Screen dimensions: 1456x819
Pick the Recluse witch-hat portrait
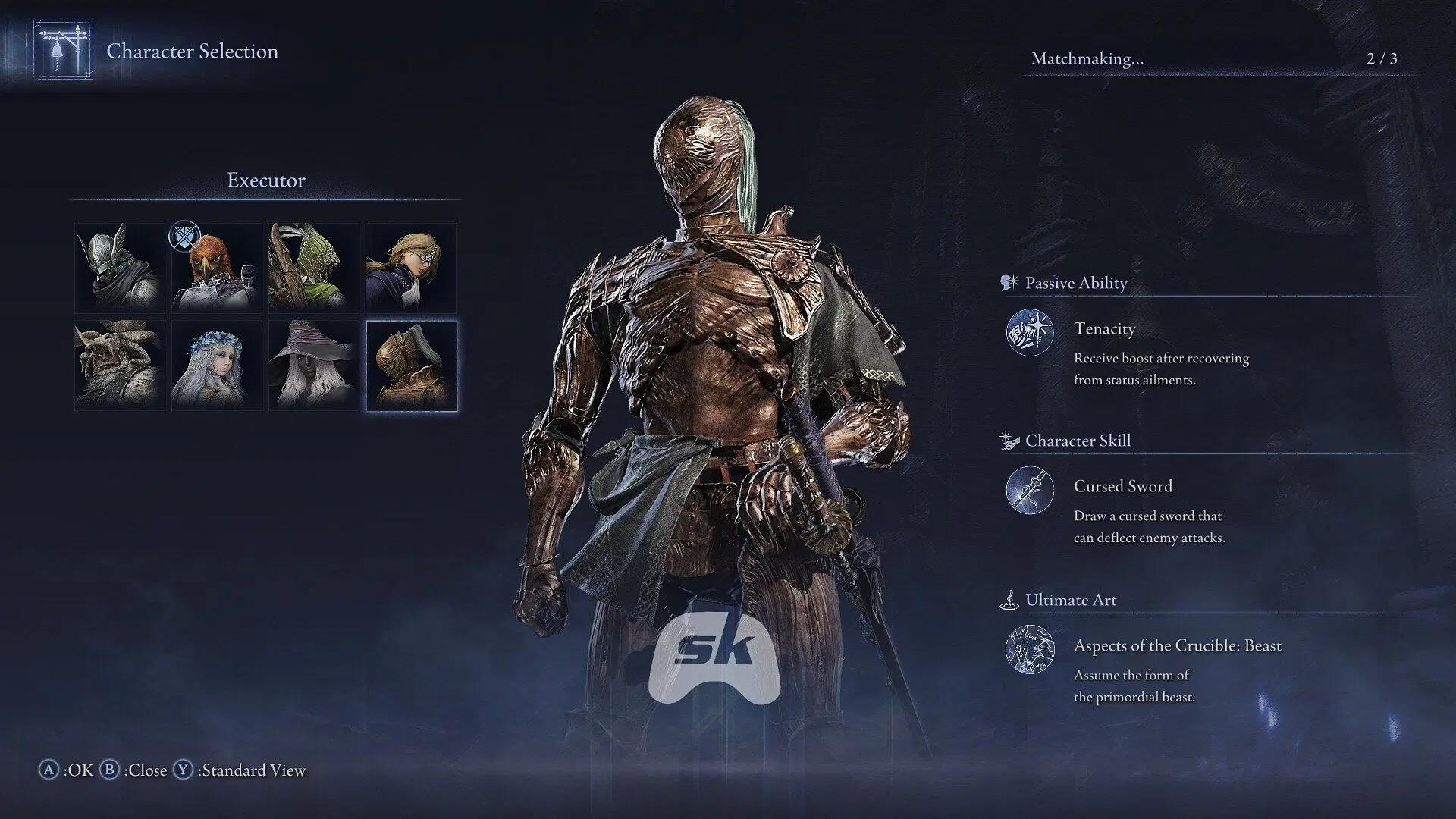tap(314, 365)
